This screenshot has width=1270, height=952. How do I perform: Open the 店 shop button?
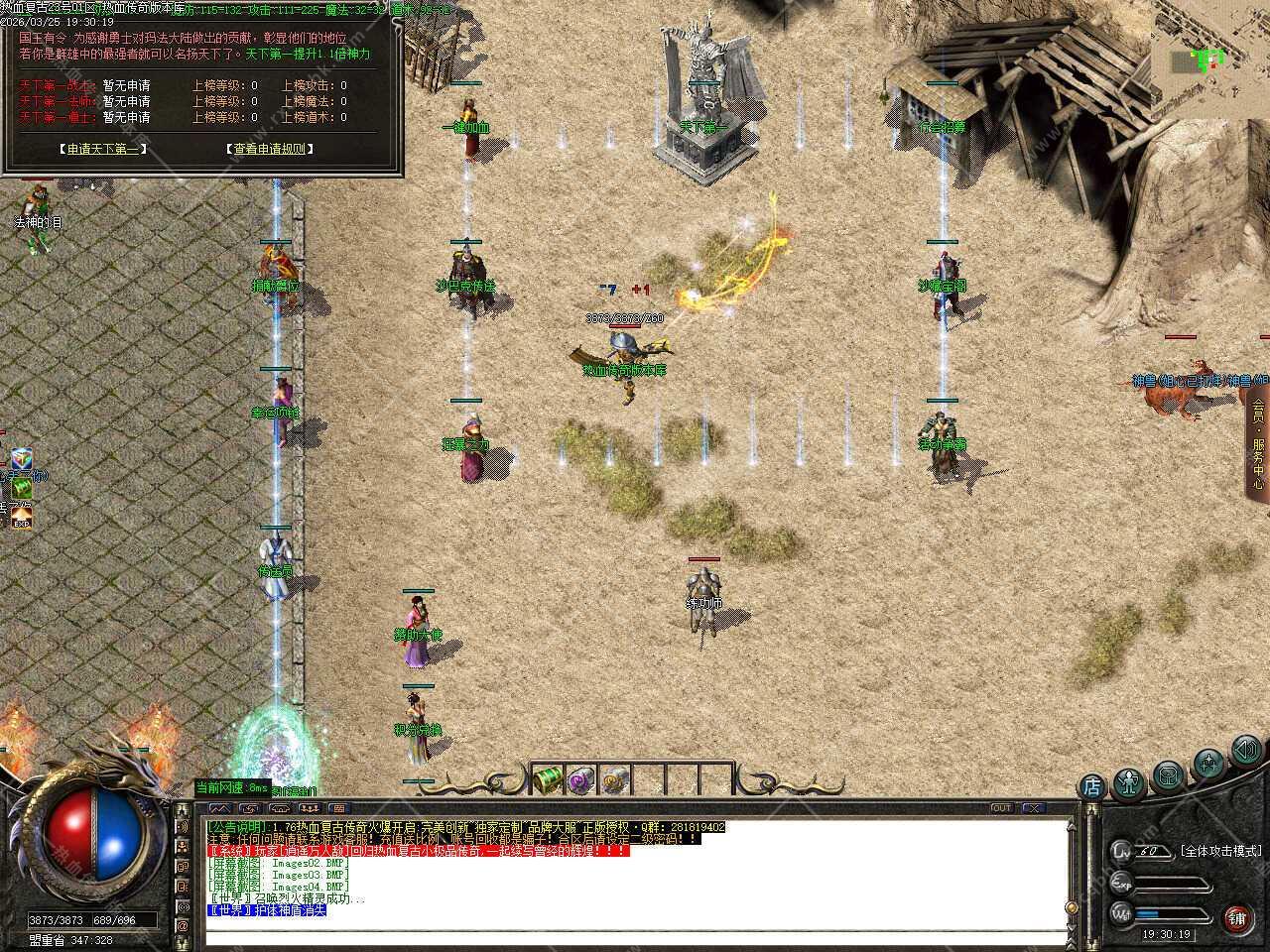[1091, 787]
